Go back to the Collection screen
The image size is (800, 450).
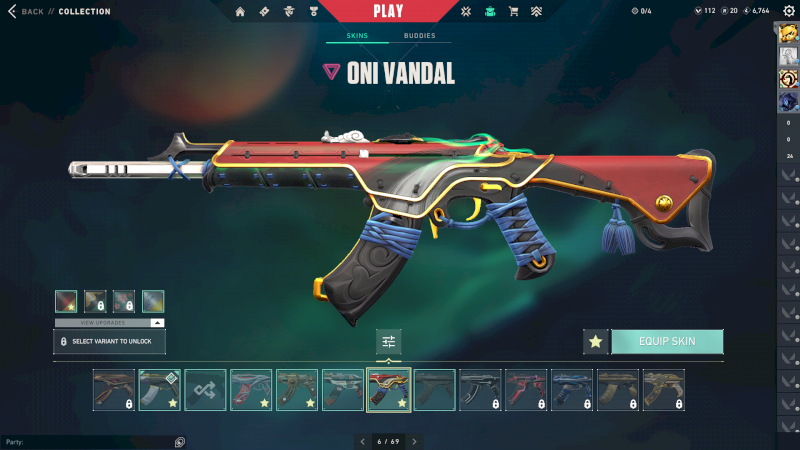(28, 11)
